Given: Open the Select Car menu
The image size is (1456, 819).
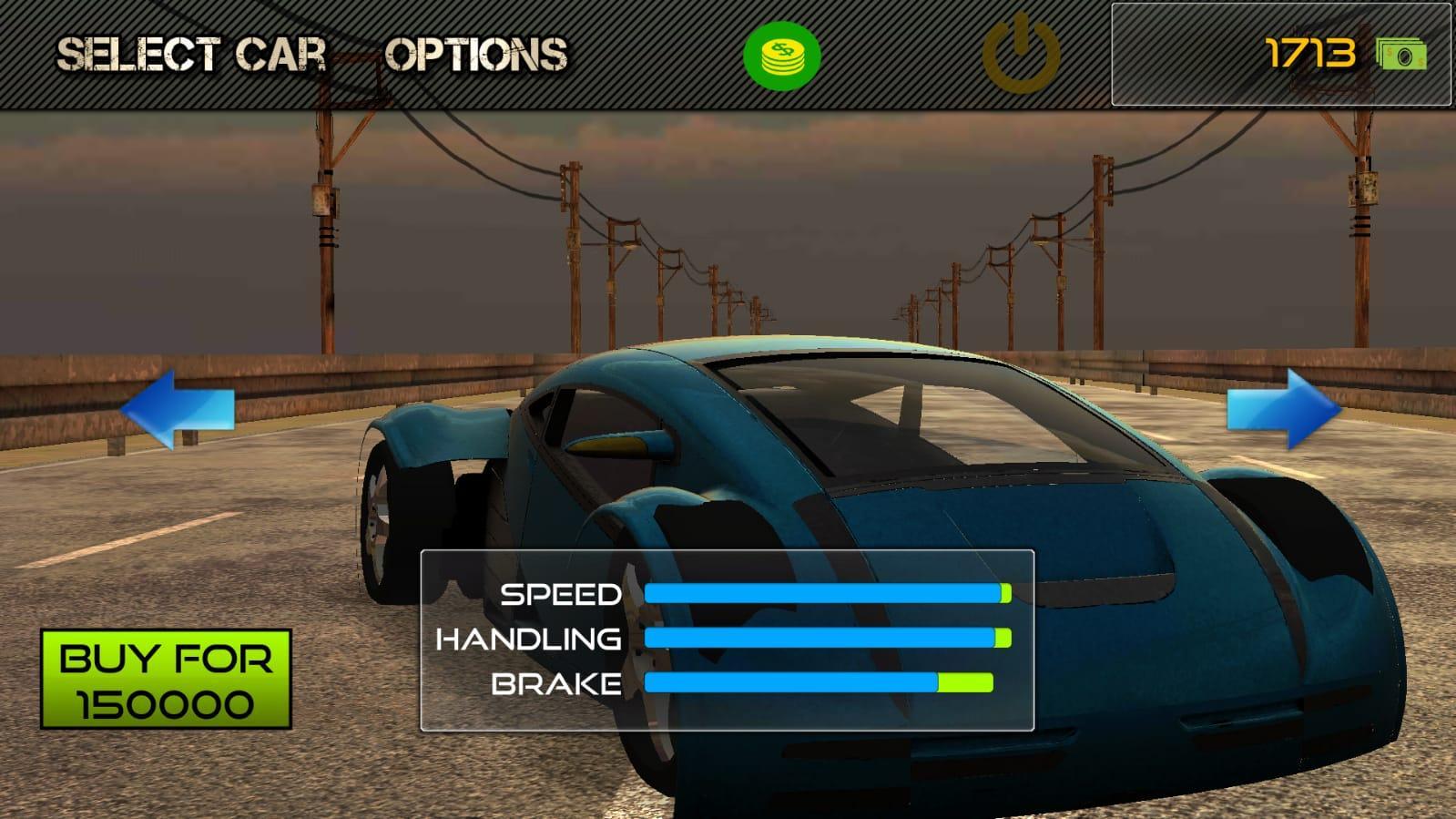Looking at the screenshot, I should coord(191,55).
